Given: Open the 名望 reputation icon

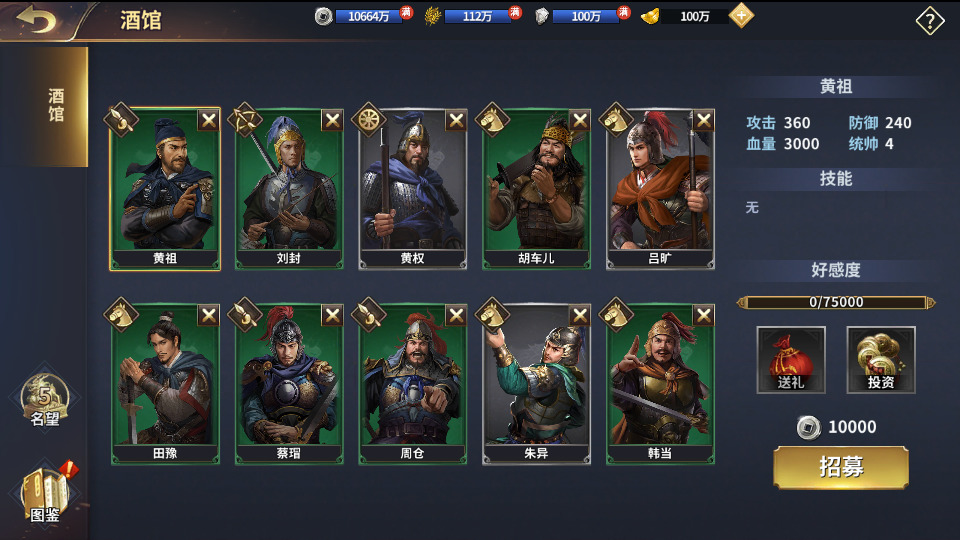Looking at the screenshot, I should (44, 400).
